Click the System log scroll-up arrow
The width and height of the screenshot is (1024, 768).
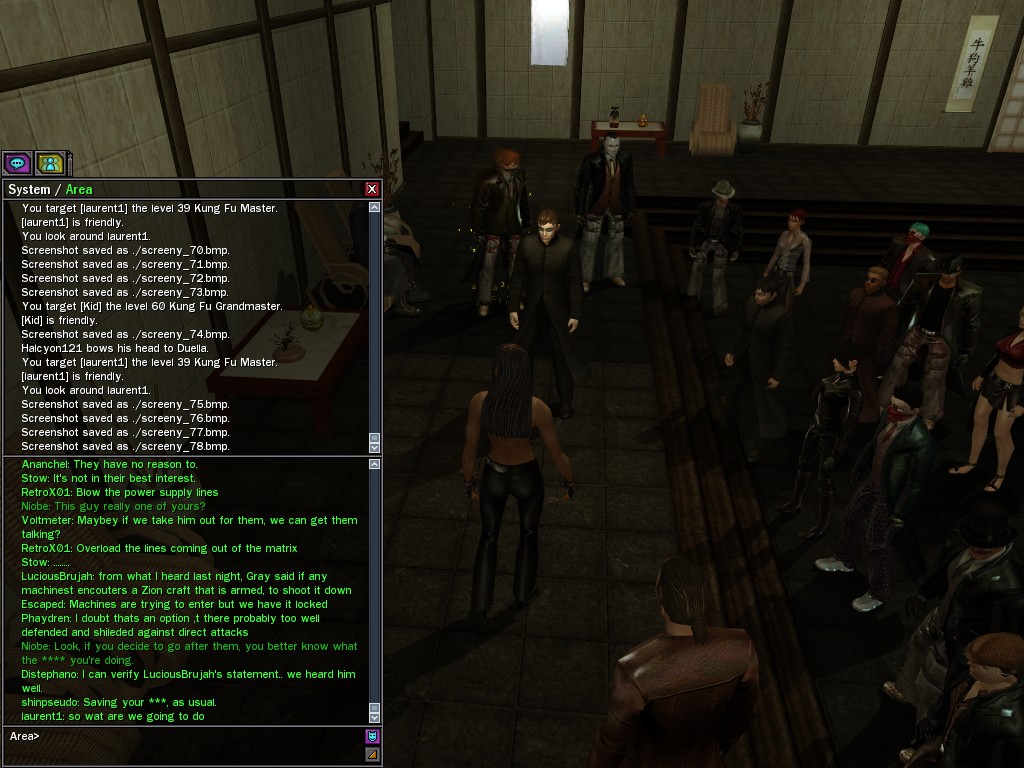pyautogui.click(x=375, y=208)
